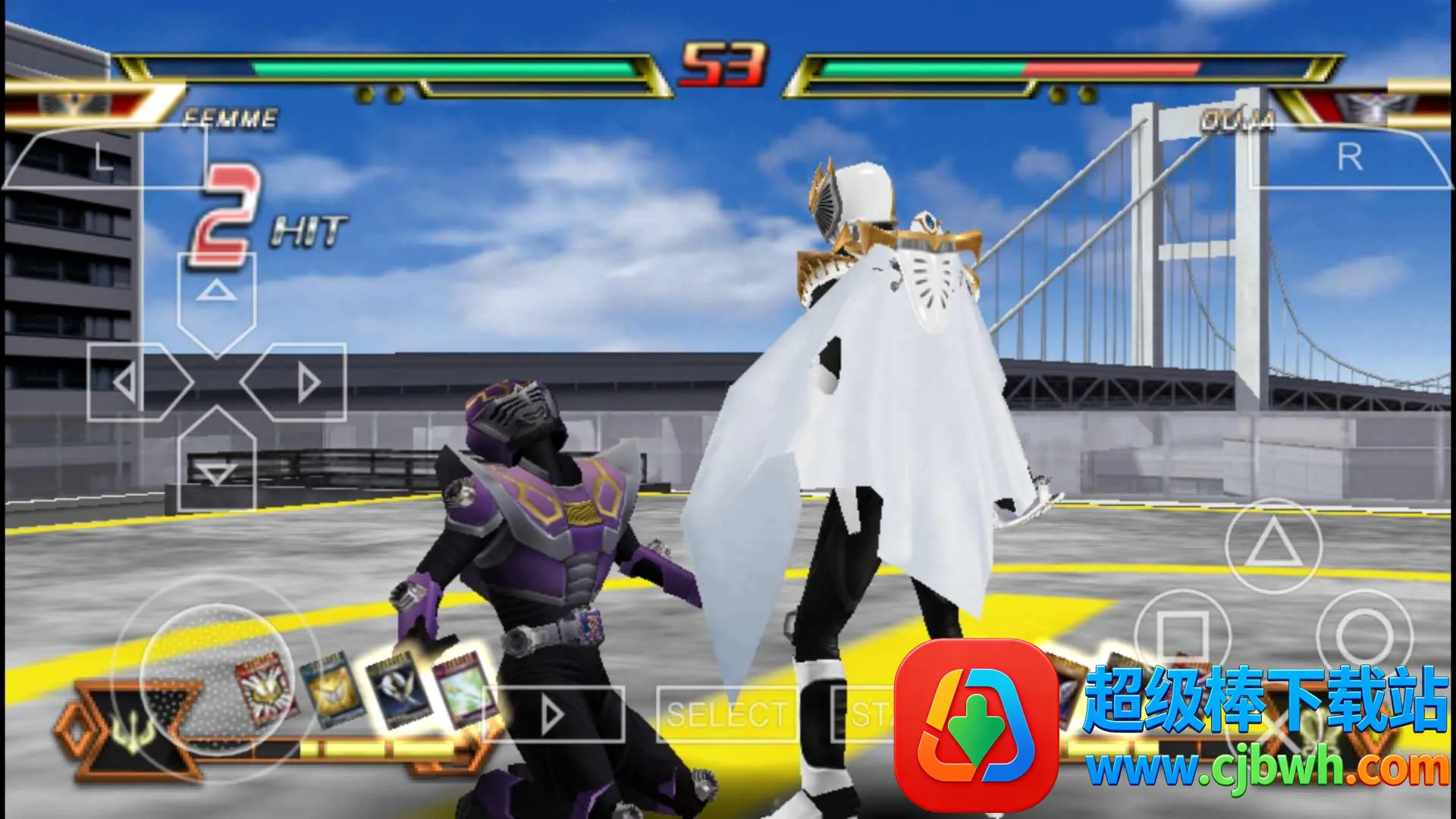This screenshot has height=819, width=1456.
Task: Tap the SELECT touch button
Action: (x=726, y=714)
